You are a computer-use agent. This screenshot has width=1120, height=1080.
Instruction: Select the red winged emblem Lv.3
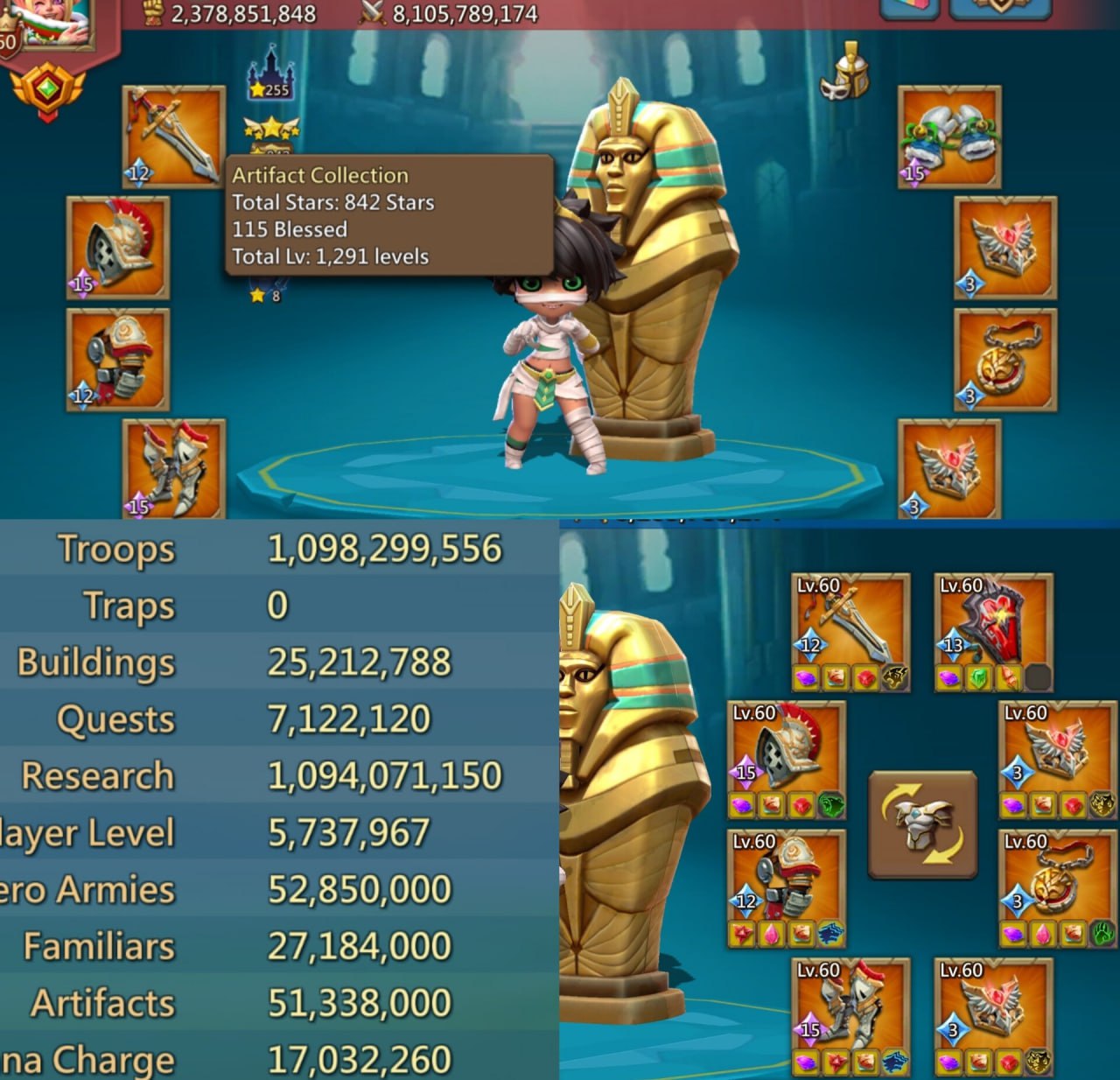[x=949, y=468]
